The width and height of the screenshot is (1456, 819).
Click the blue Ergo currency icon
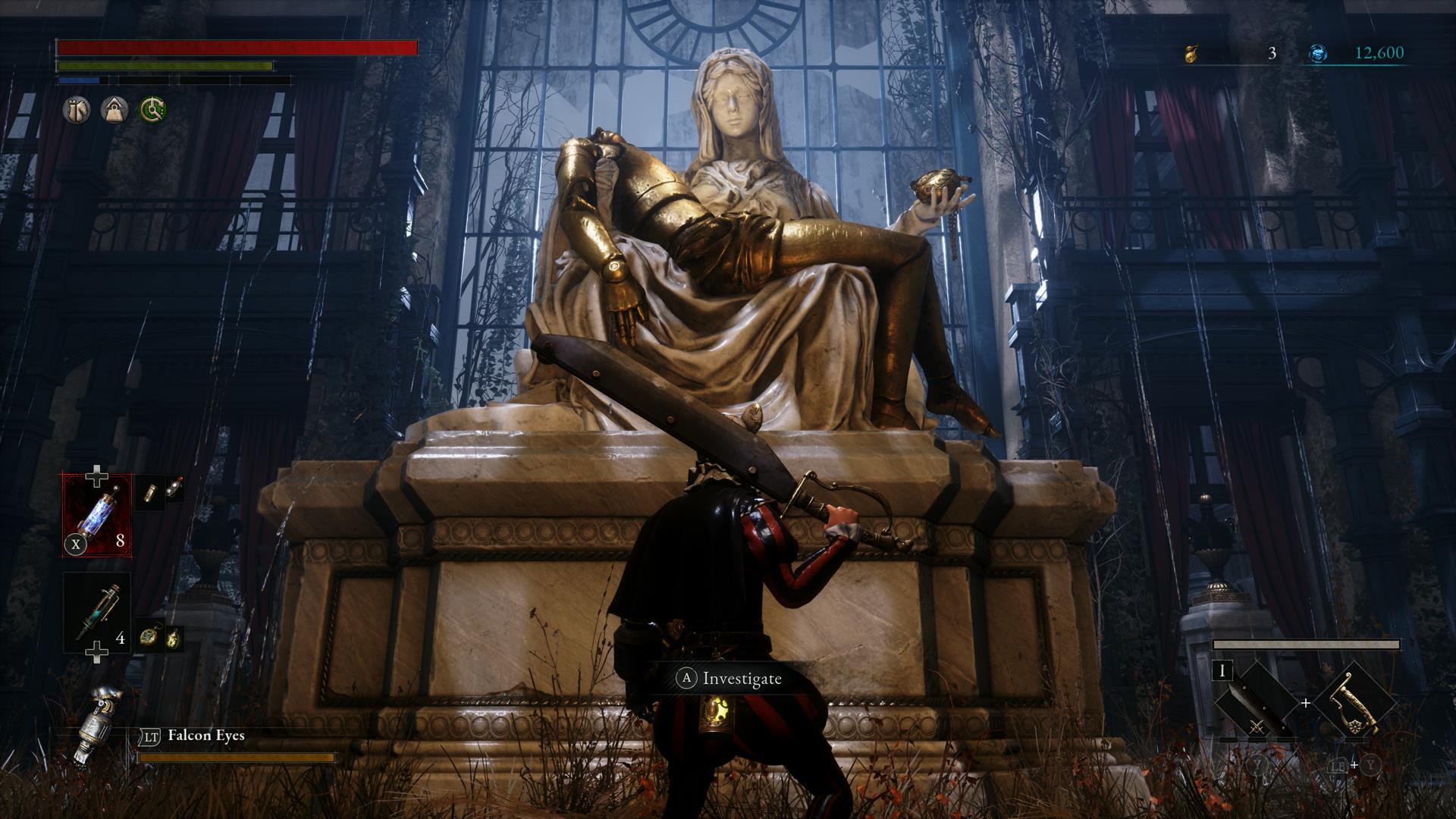tap(1318, 53)
